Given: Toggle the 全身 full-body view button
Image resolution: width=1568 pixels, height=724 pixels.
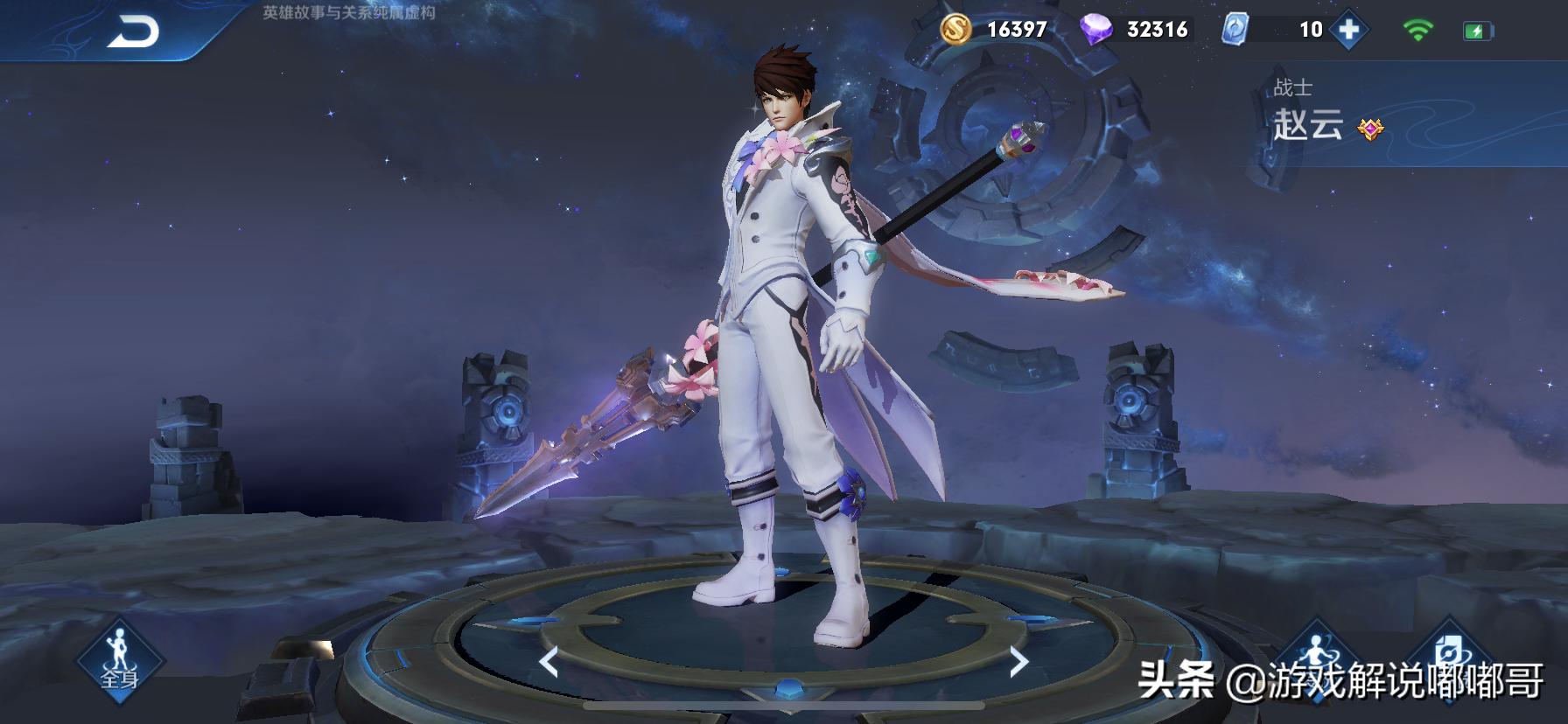Looking at the screenshot, I should point(120,662).
